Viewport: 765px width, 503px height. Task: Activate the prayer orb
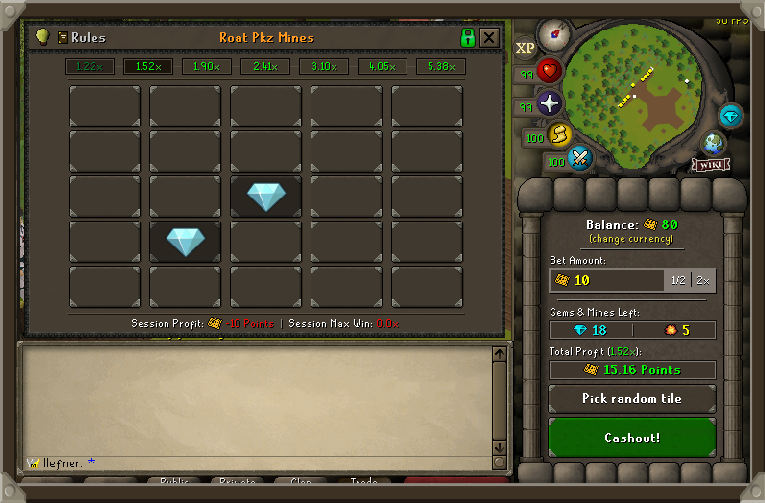tap(550, 103)
